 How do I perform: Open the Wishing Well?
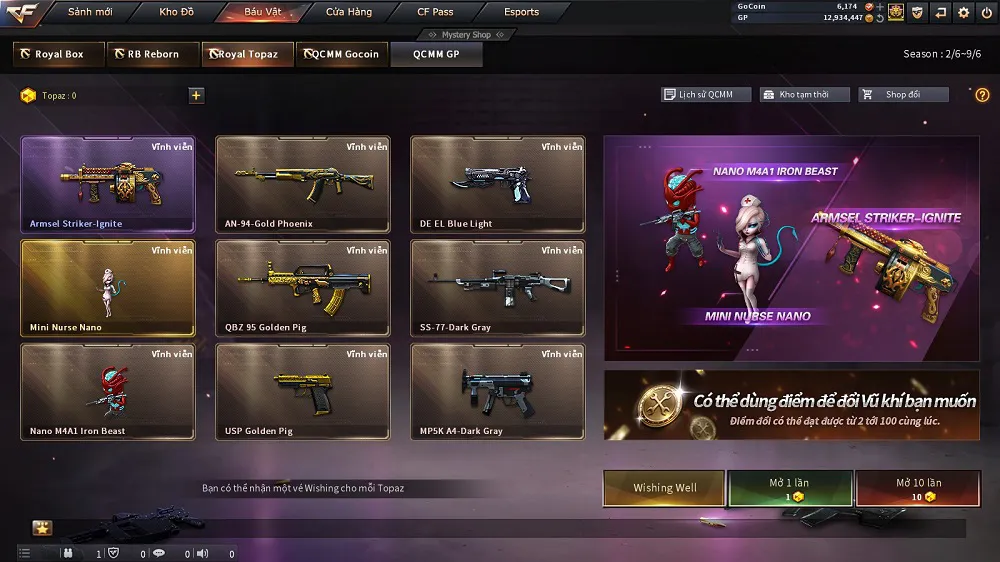[665, 488]
